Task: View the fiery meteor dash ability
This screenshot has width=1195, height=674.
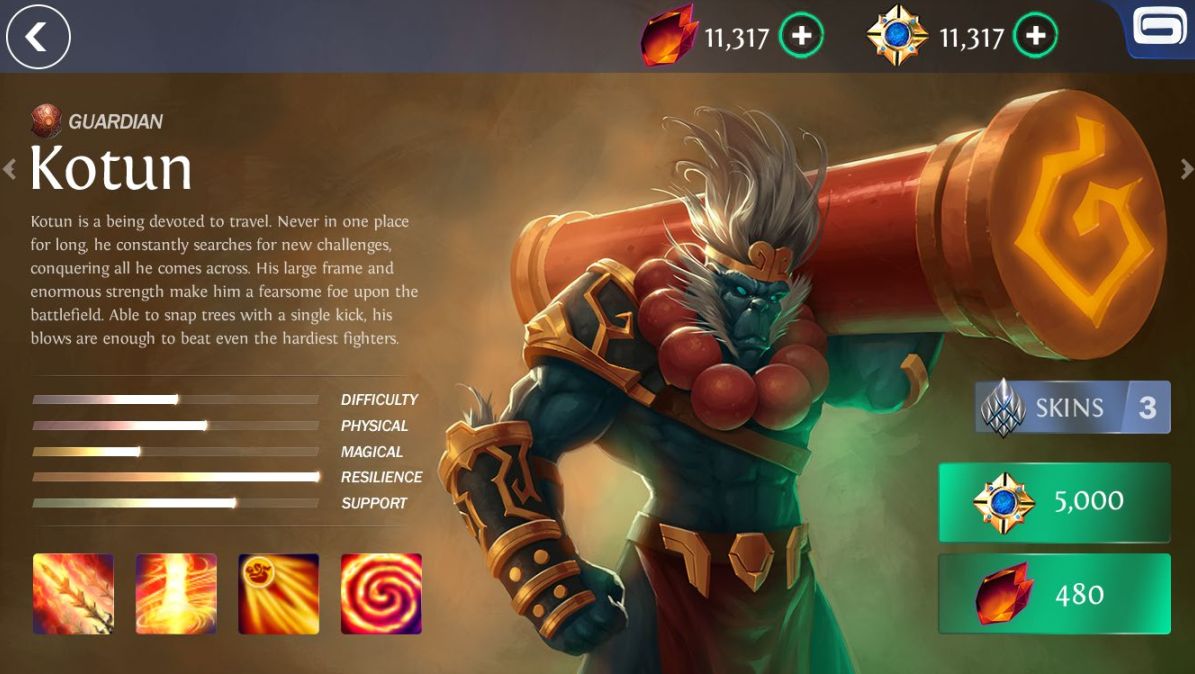Action: [x=278, y=594]
